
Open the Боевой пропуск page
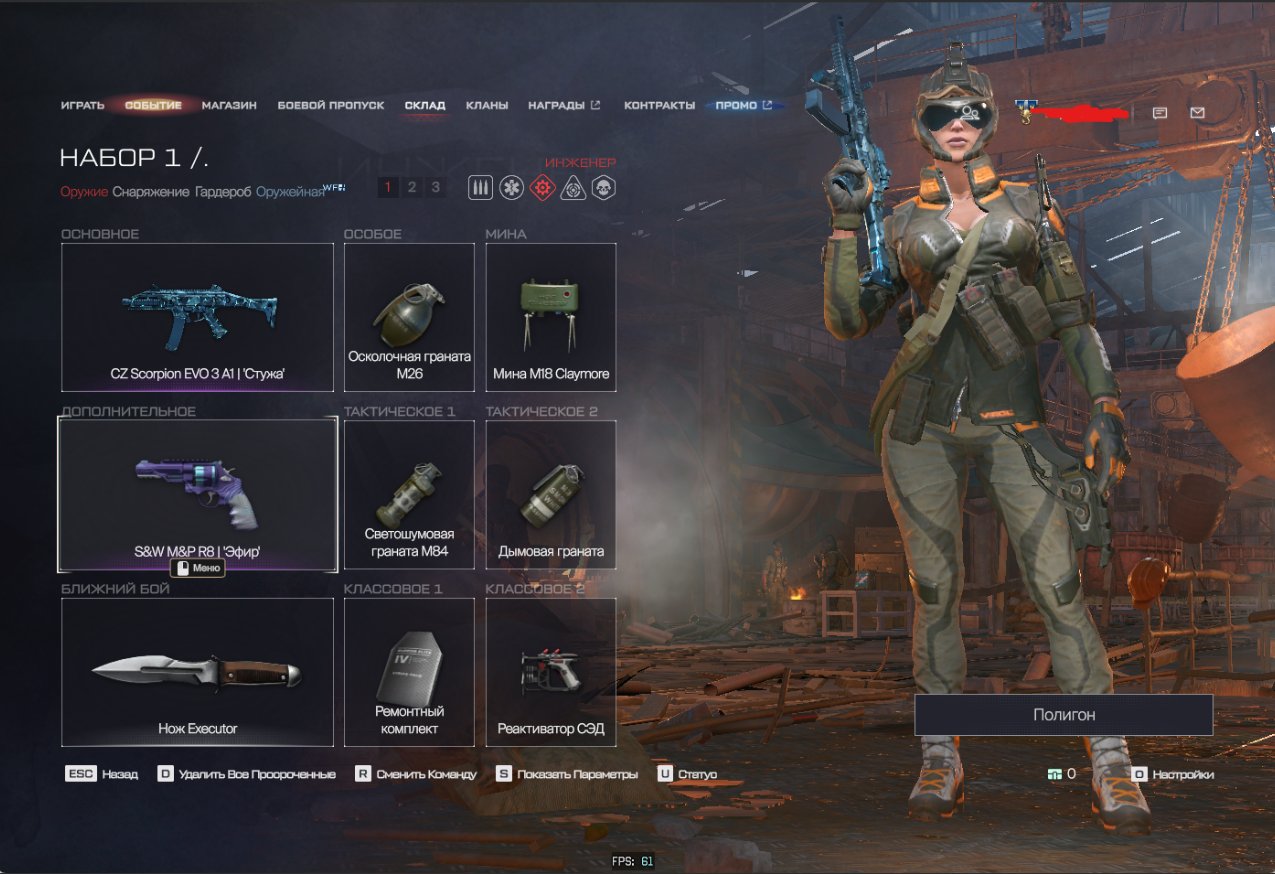(x=330, y=105)
